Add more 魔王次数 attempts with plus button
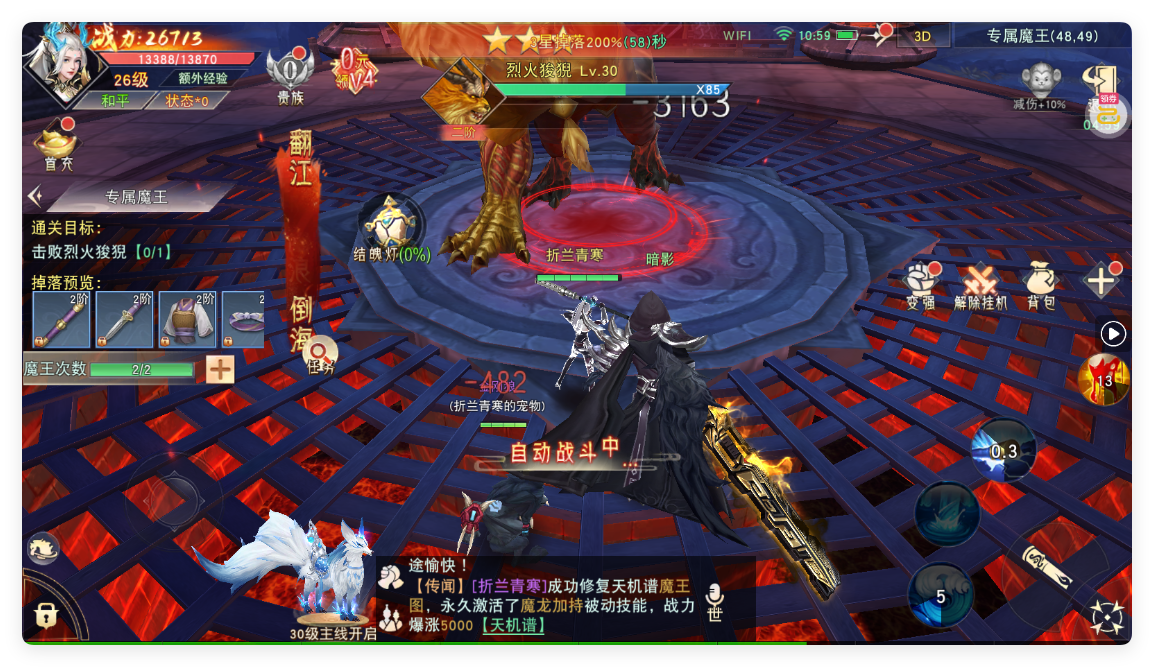 point(220,370)
